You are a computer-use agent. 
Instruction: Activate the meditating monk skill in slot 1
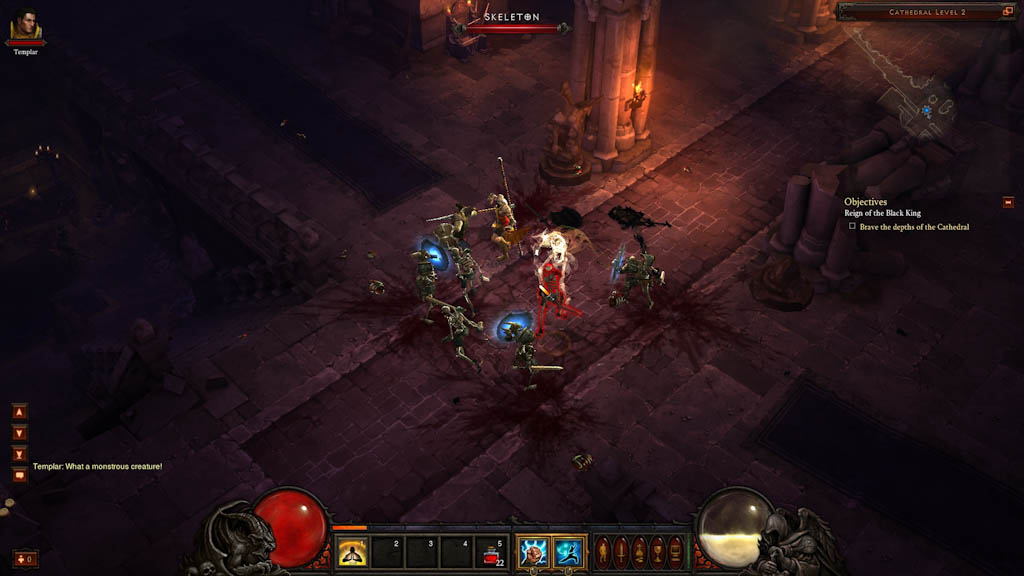click(x=352, y=552)
